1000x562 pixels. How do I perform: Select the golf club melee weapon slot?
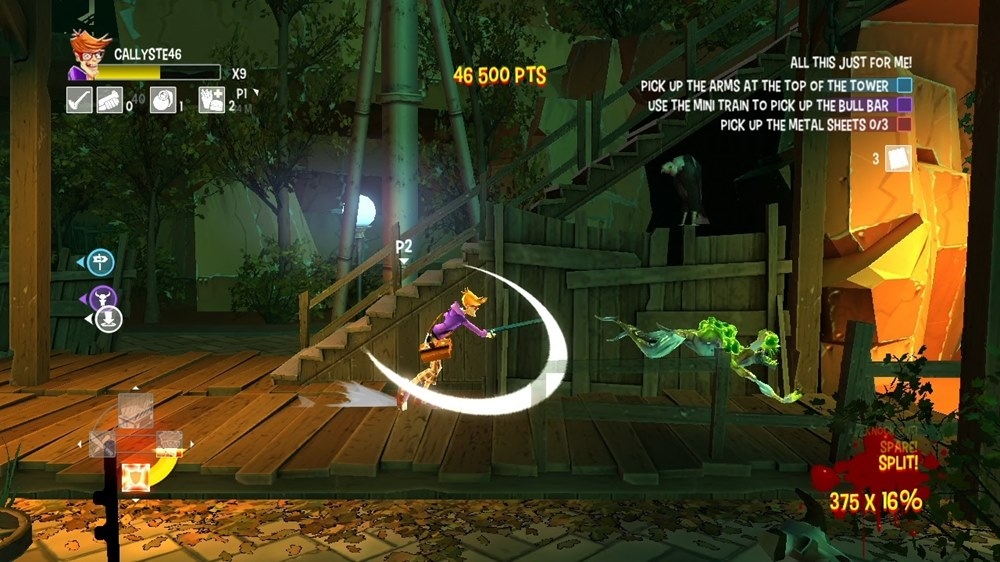click(x=79, y=100)
